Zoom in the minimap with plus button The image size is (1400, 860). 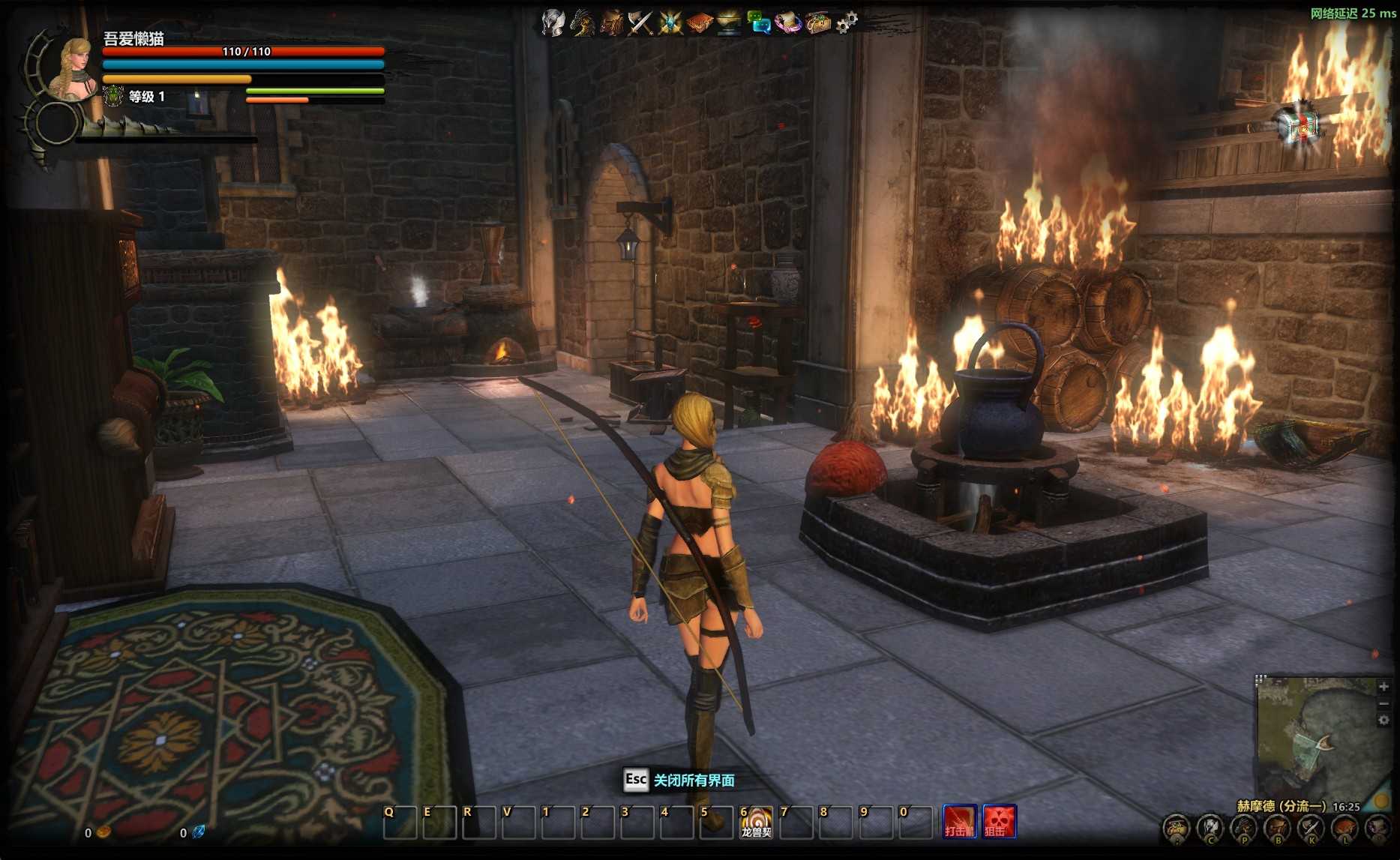1384,686
